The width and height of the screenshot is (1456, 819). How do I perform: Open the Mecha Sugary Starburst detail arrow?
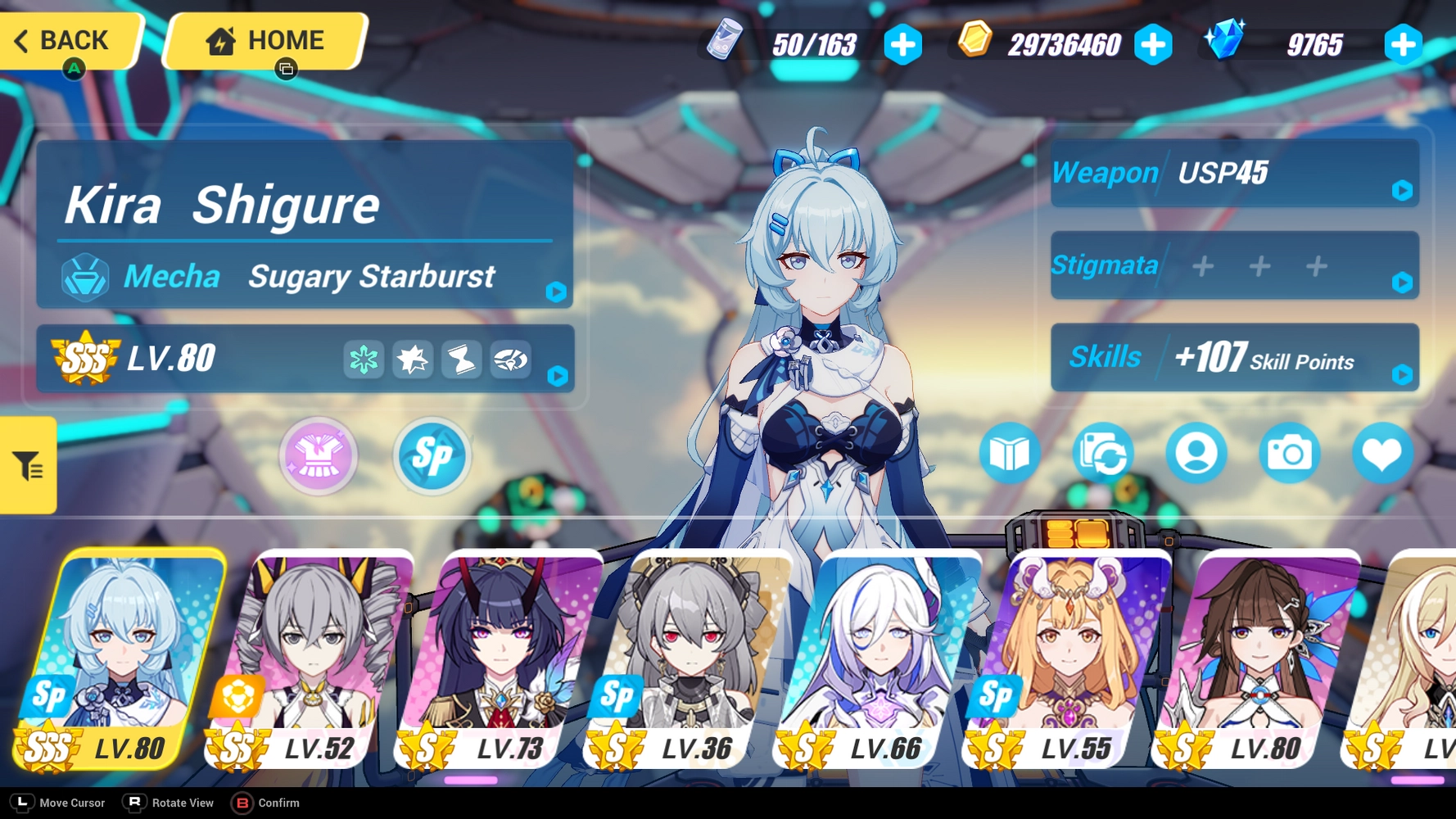[x=556, y=294]
